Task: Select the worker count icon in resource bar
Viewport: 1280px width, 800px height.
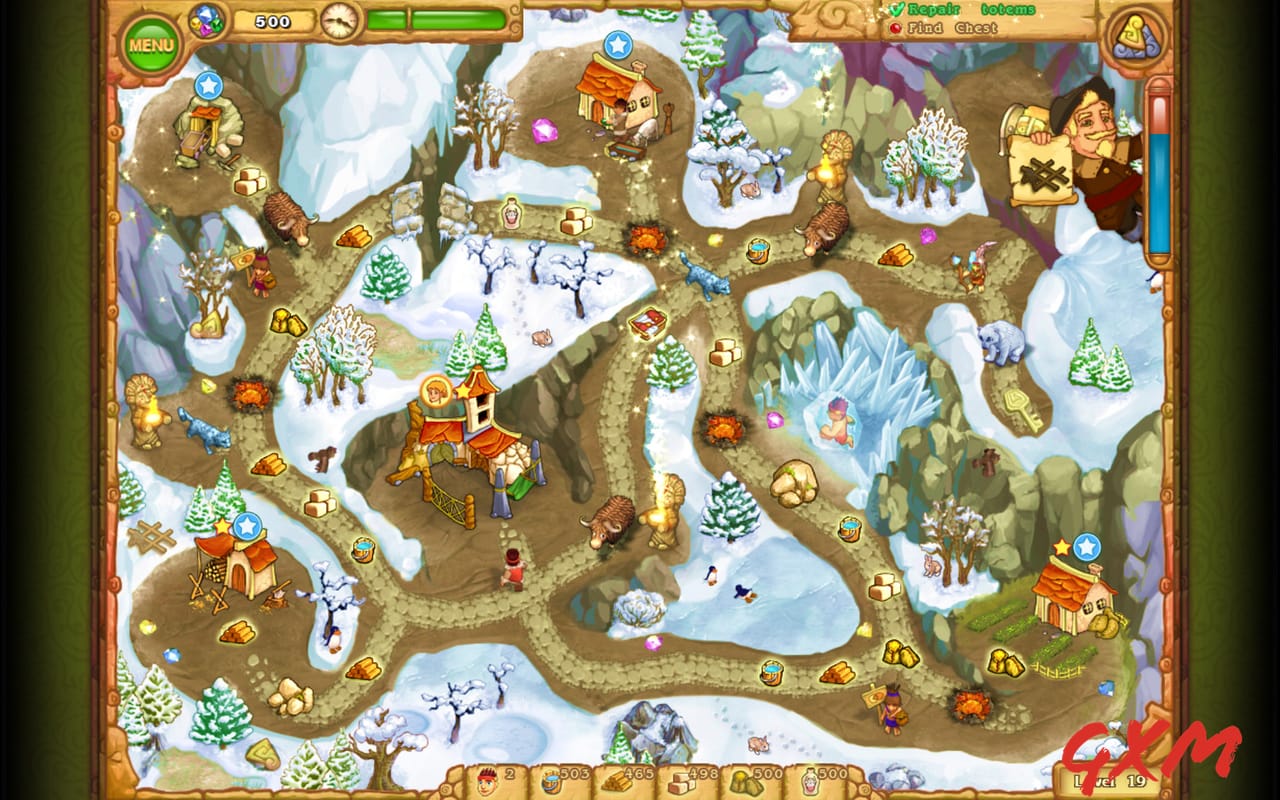Action: (x=487, y=780)
